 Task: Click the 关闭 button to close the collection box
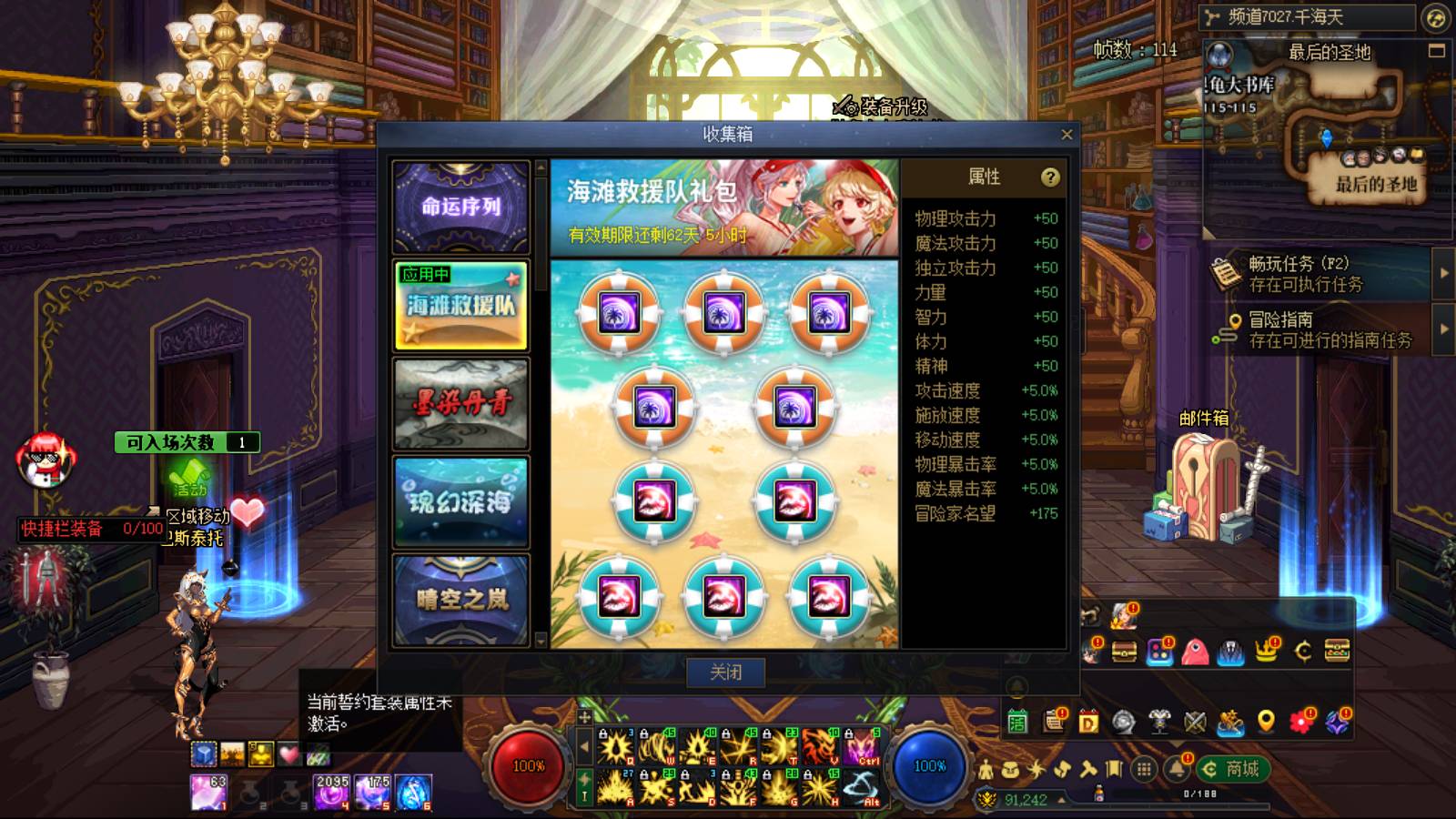coord(728,672)
